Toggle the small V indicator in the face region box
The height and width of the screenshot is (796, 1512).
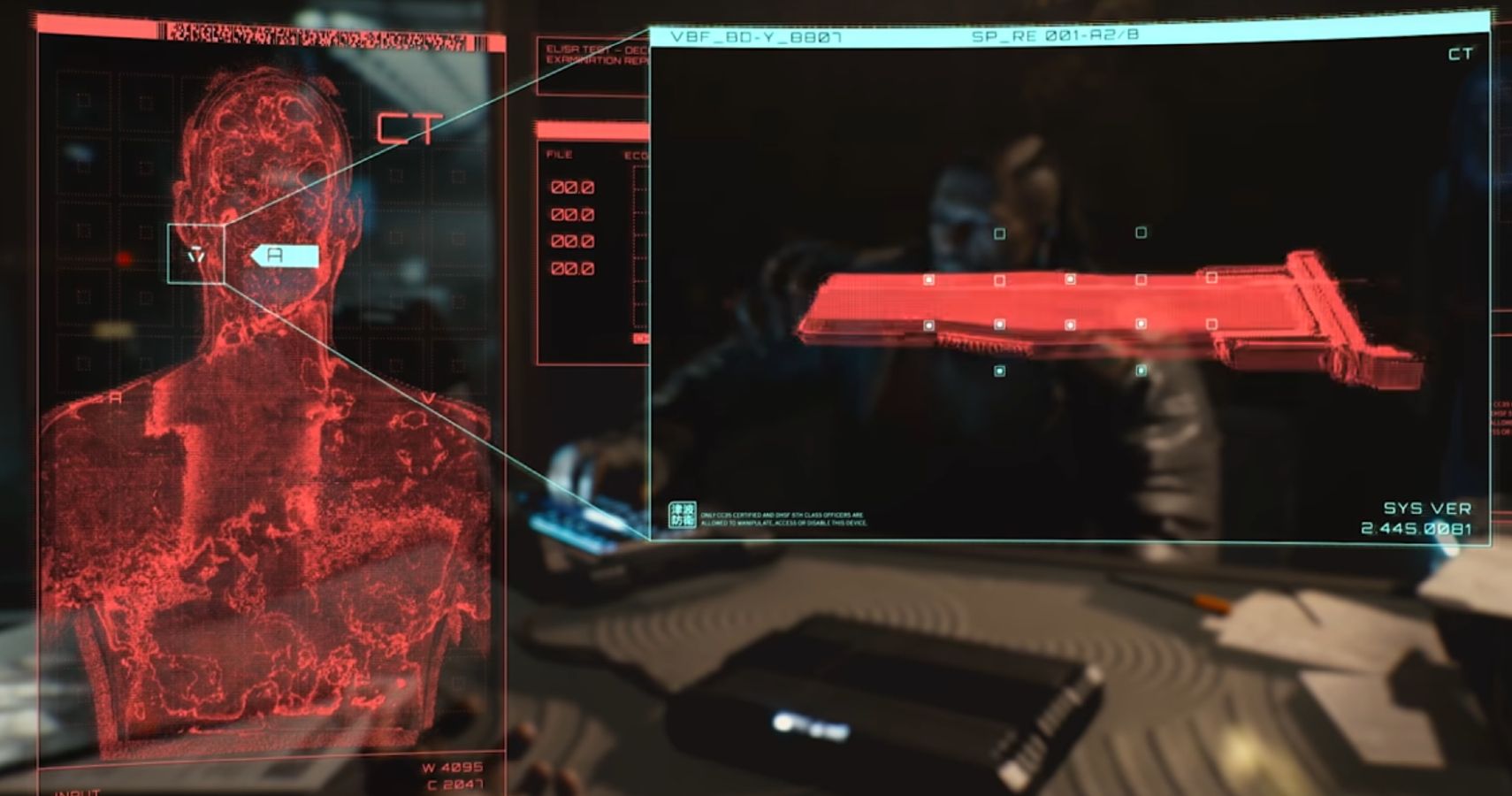coord(195,255)
